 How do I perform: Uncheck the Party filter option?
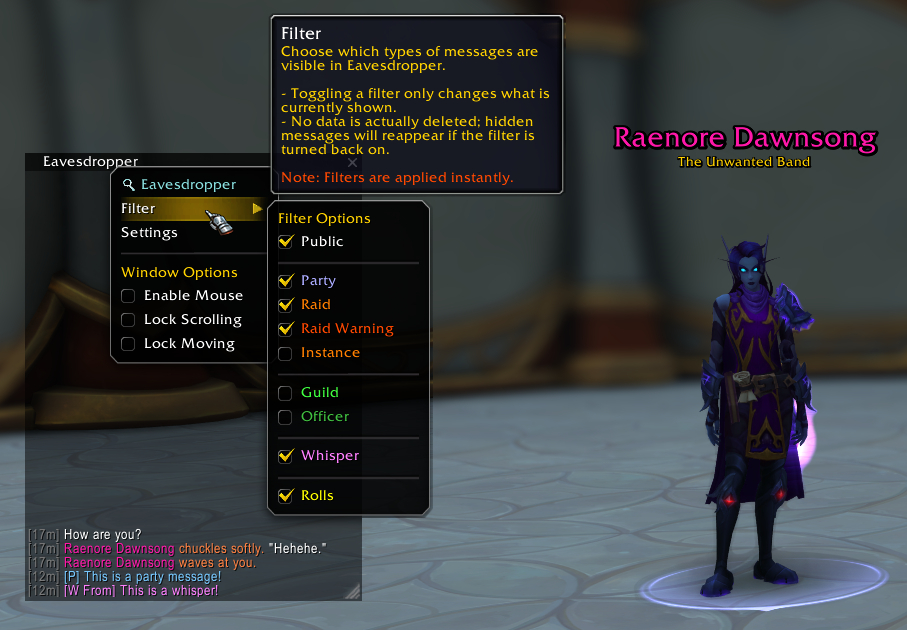(x=286, y=281)
